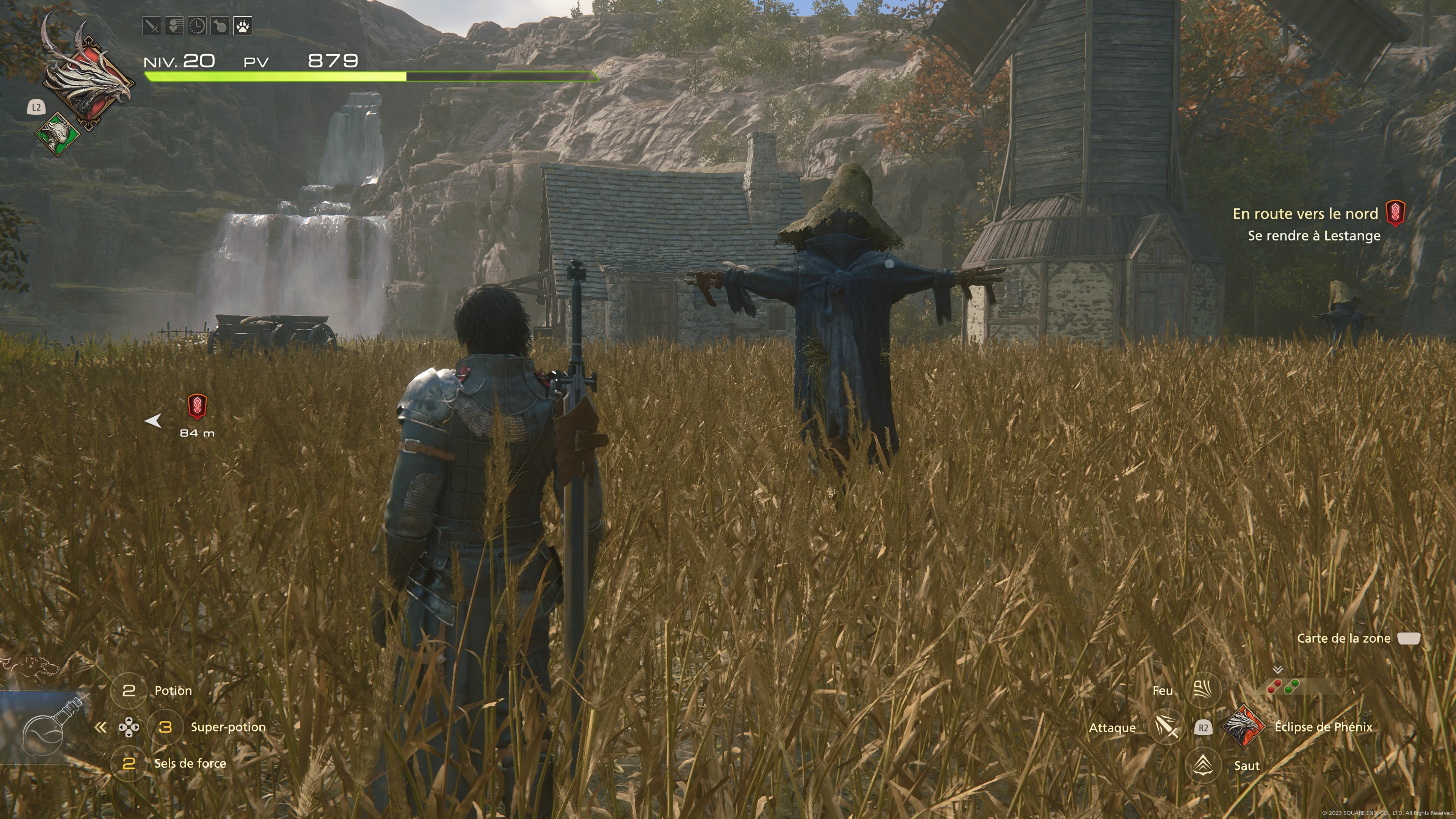Click the sword accessory status icon
The width and height of the screenshot is (1456, 819).
[x=152, y=26]
